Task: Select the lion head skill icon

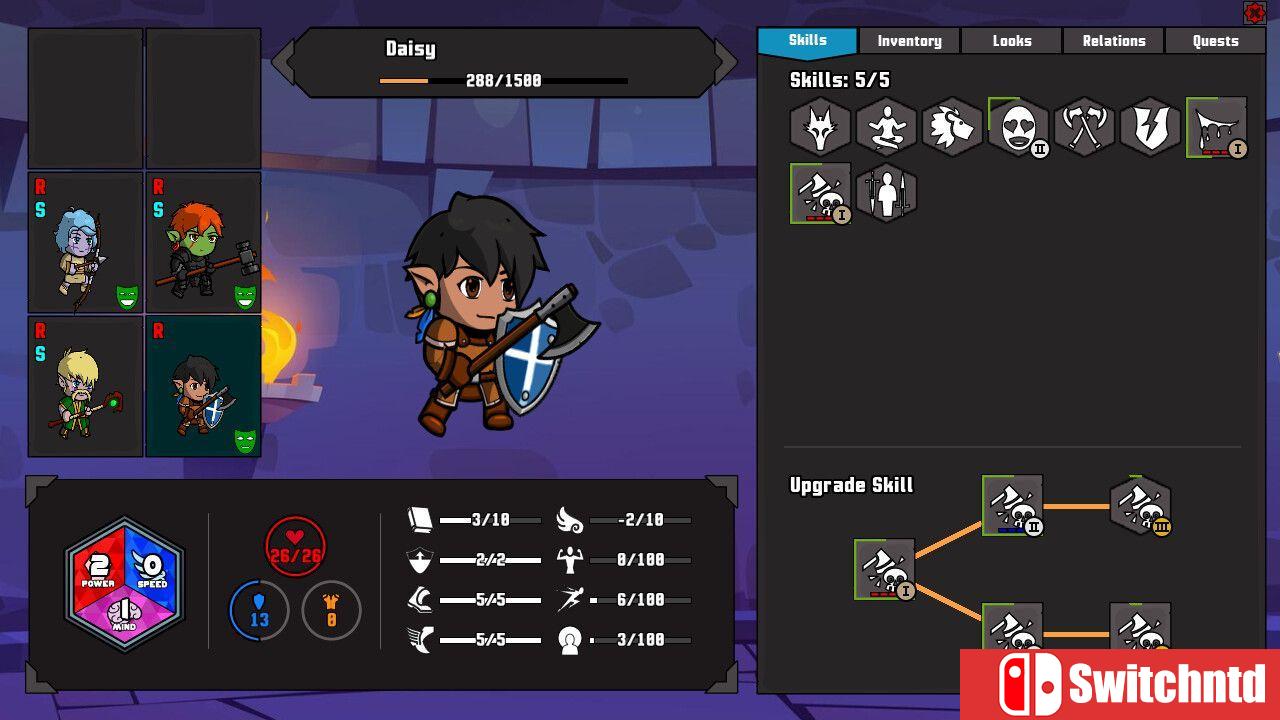Action: 952,127
